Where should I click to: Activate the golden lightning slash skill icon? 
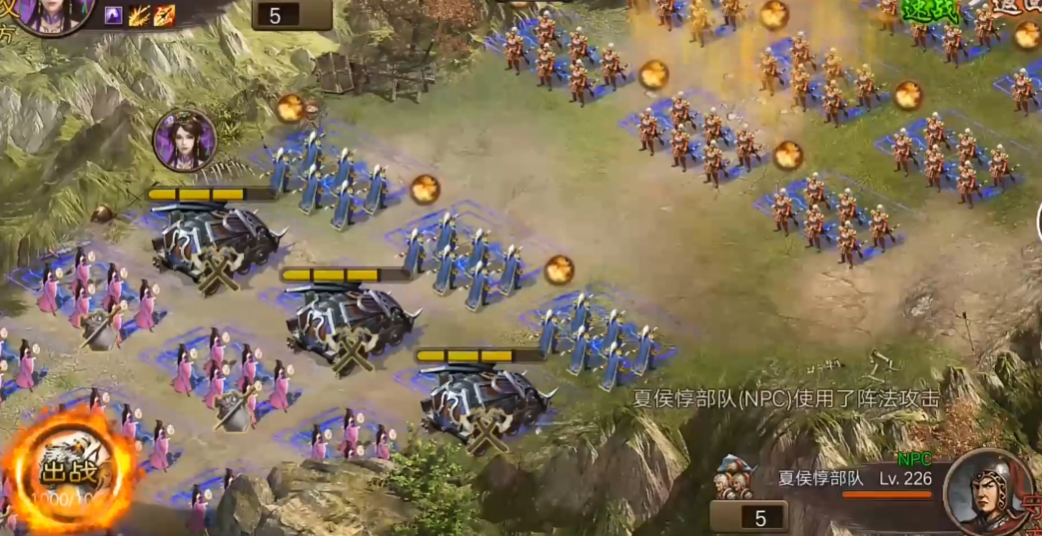(138, 15)
